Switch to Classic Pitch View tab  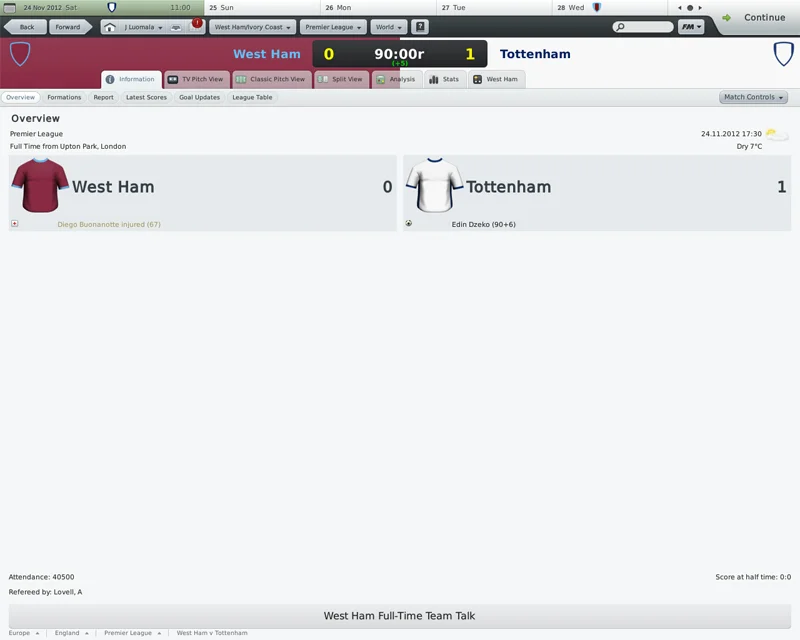tap(270, 79)
